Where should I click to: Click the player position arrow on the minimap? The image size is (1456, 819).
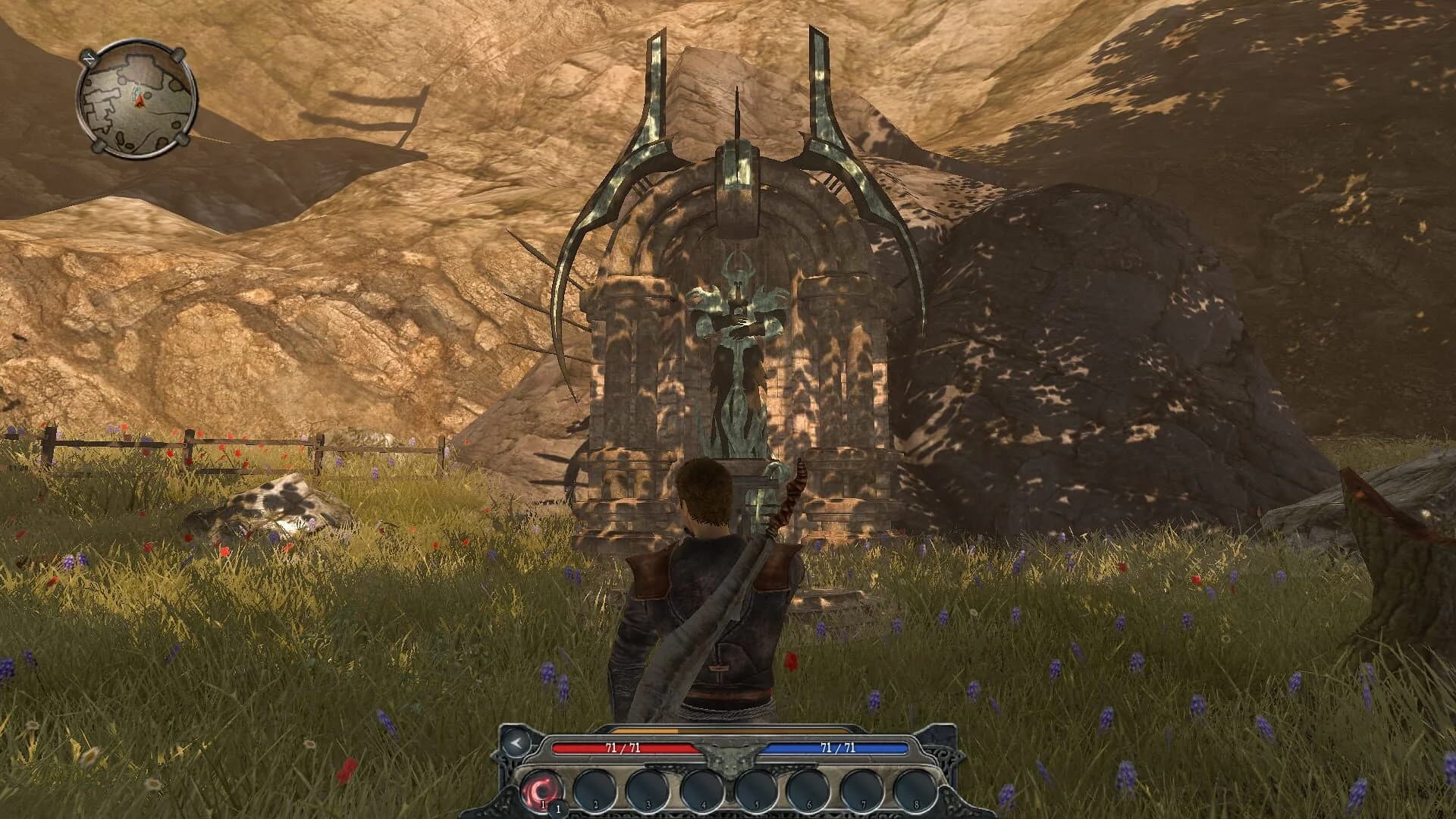click(x=140, y=99)
